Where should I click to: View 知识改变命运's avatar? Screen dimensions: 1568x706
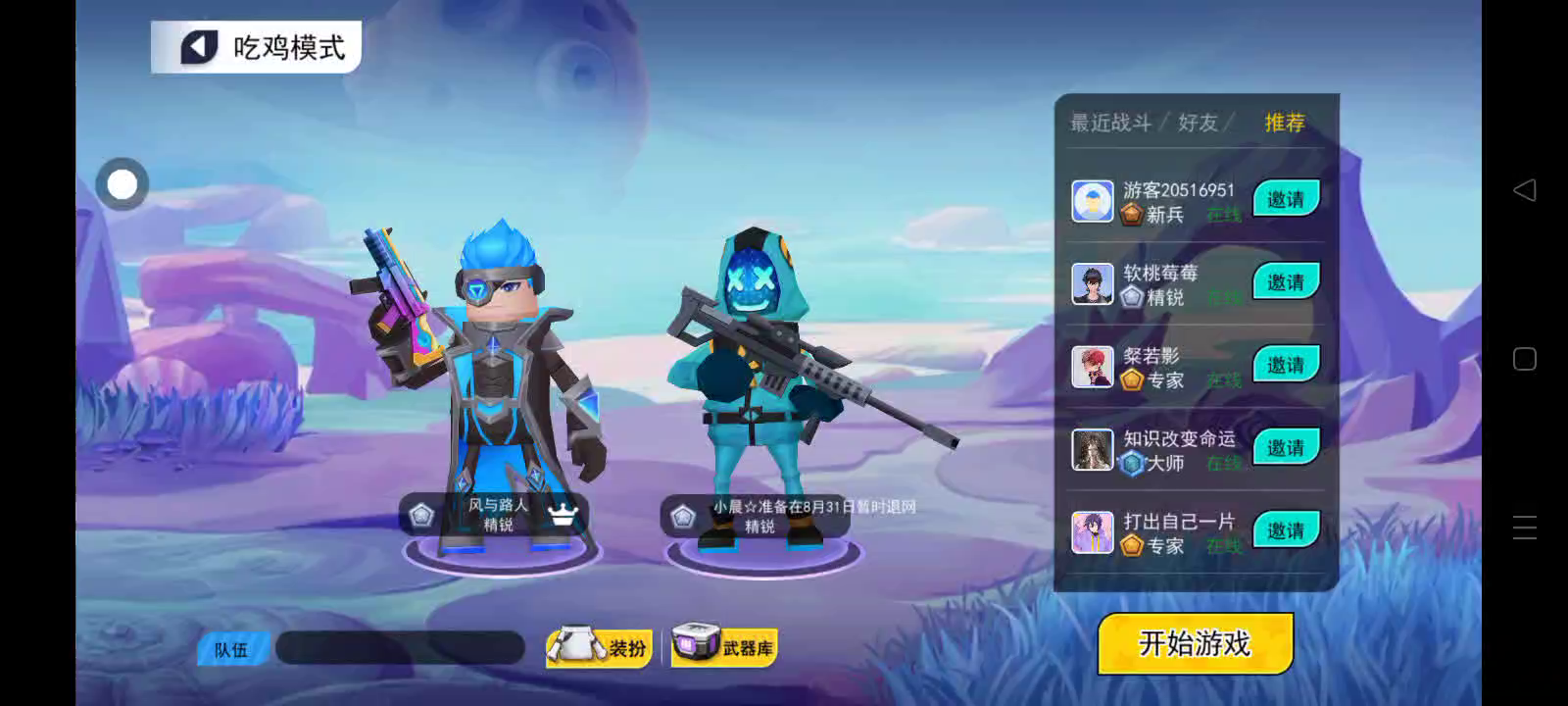coord(1092,450)
